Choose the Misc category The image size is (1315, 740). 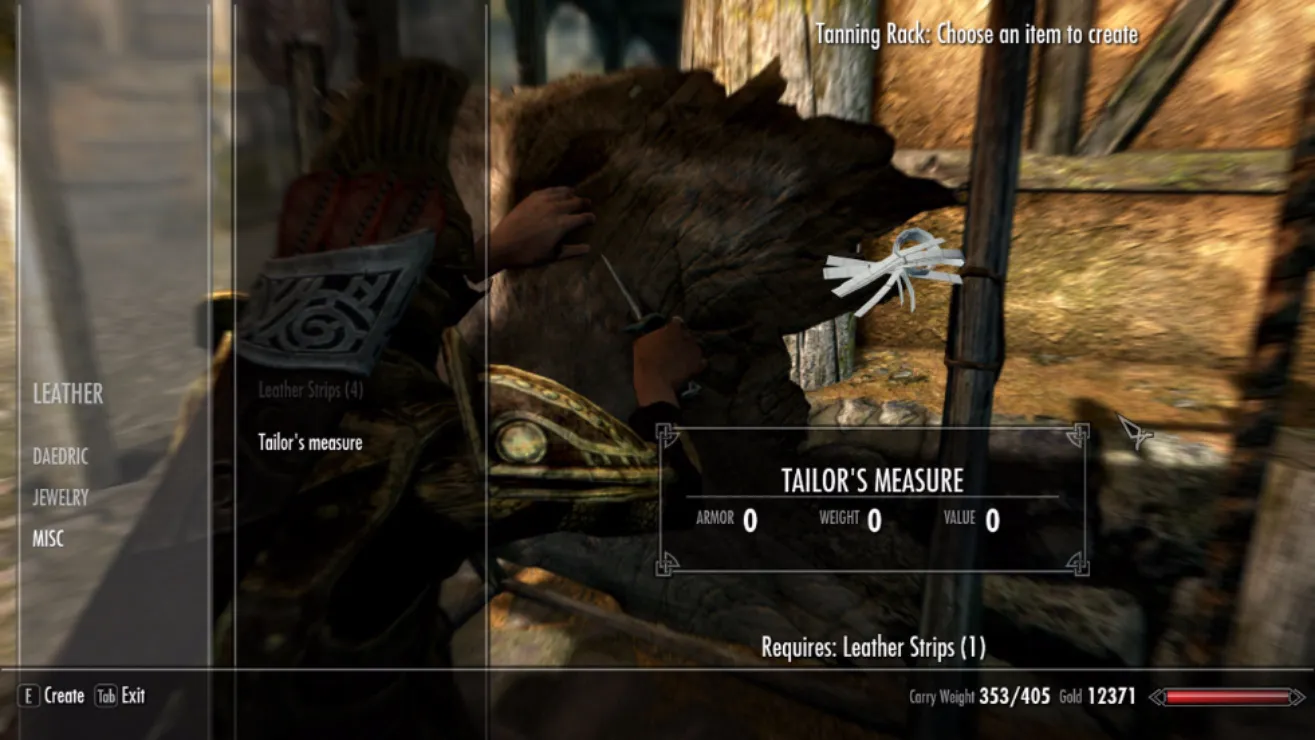pyautogui.click(x=48, y=539)
